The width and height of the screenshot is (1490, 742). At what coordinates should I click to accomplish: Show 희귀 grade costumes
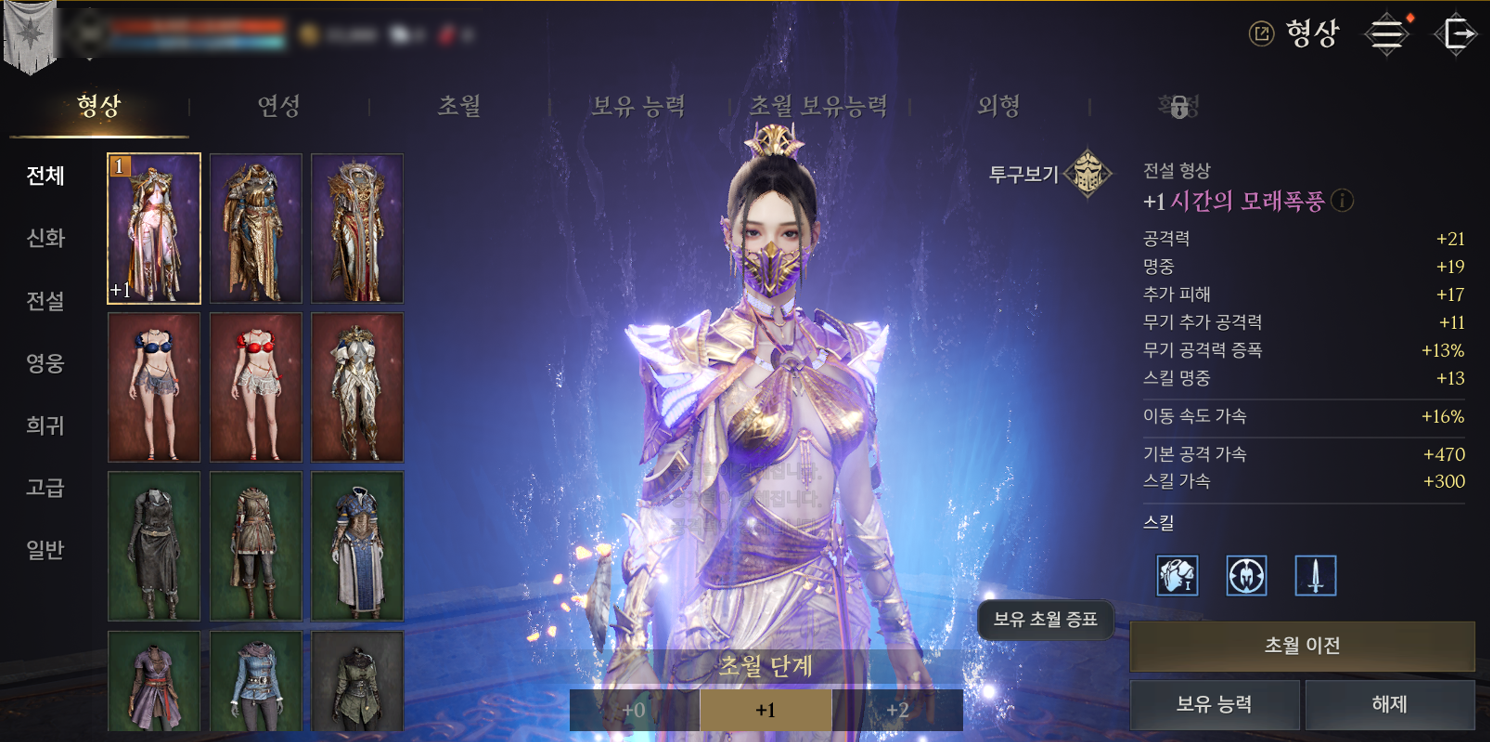[46, 426]
